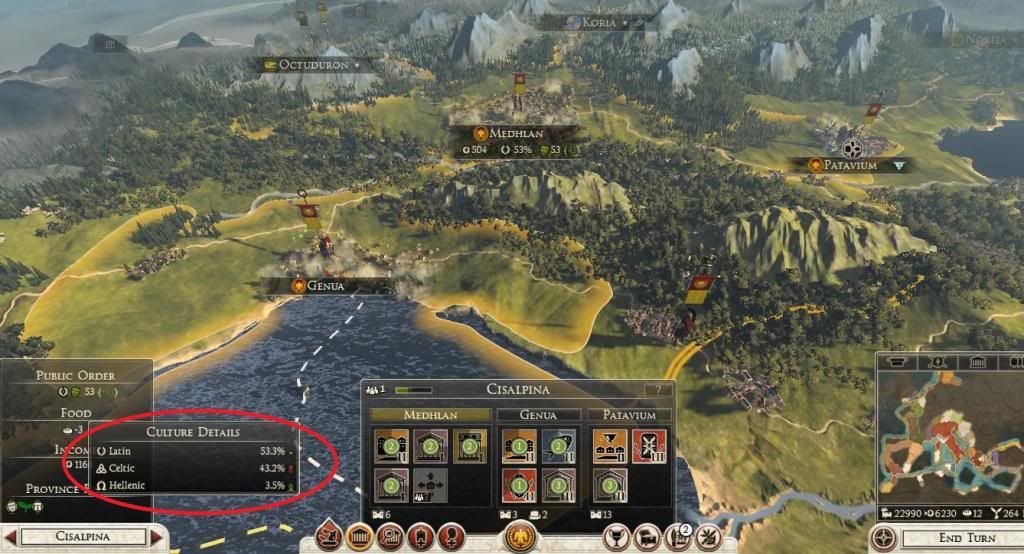Open the Cisalpina panel help button
The image size is (1024, 554).
coord(657,389)
